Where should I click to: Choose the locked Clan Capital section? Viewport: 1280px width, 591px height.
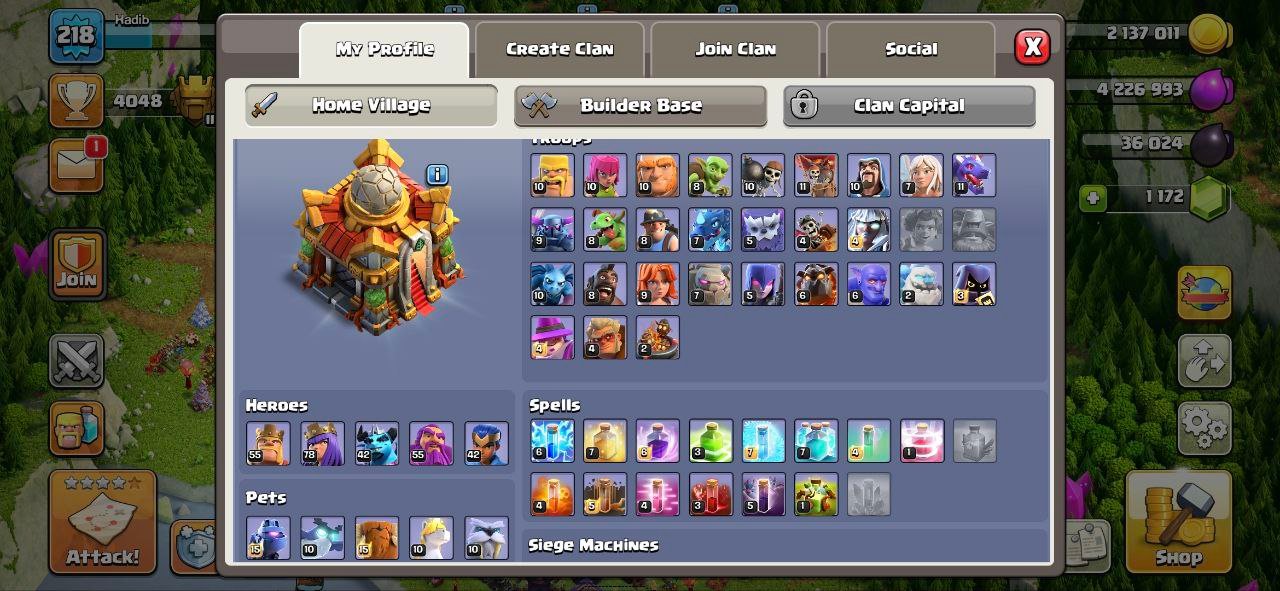point(908,106)
